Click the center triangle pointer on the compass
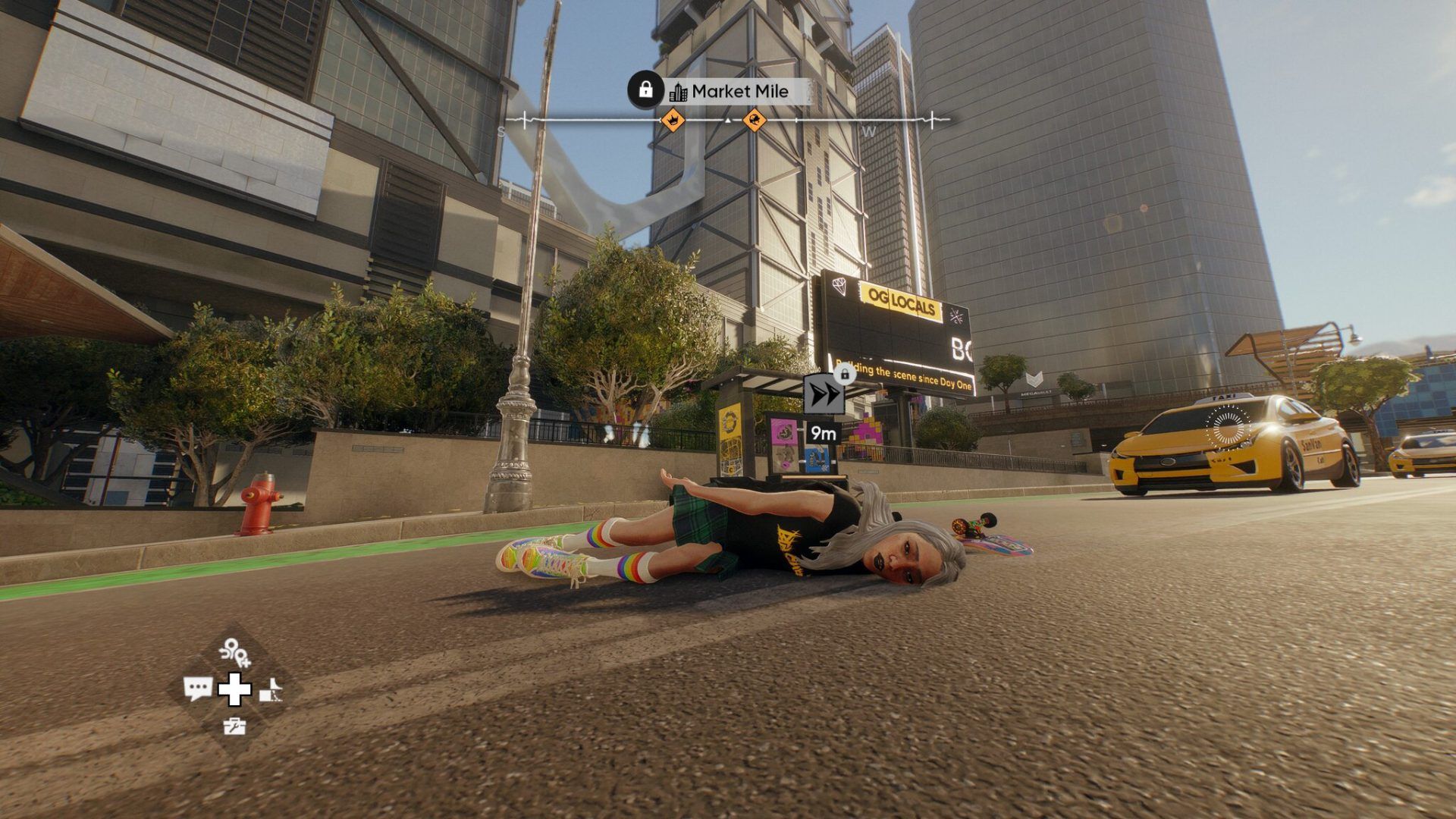Viewport: 1456px width, 819px height. point(726,120)
